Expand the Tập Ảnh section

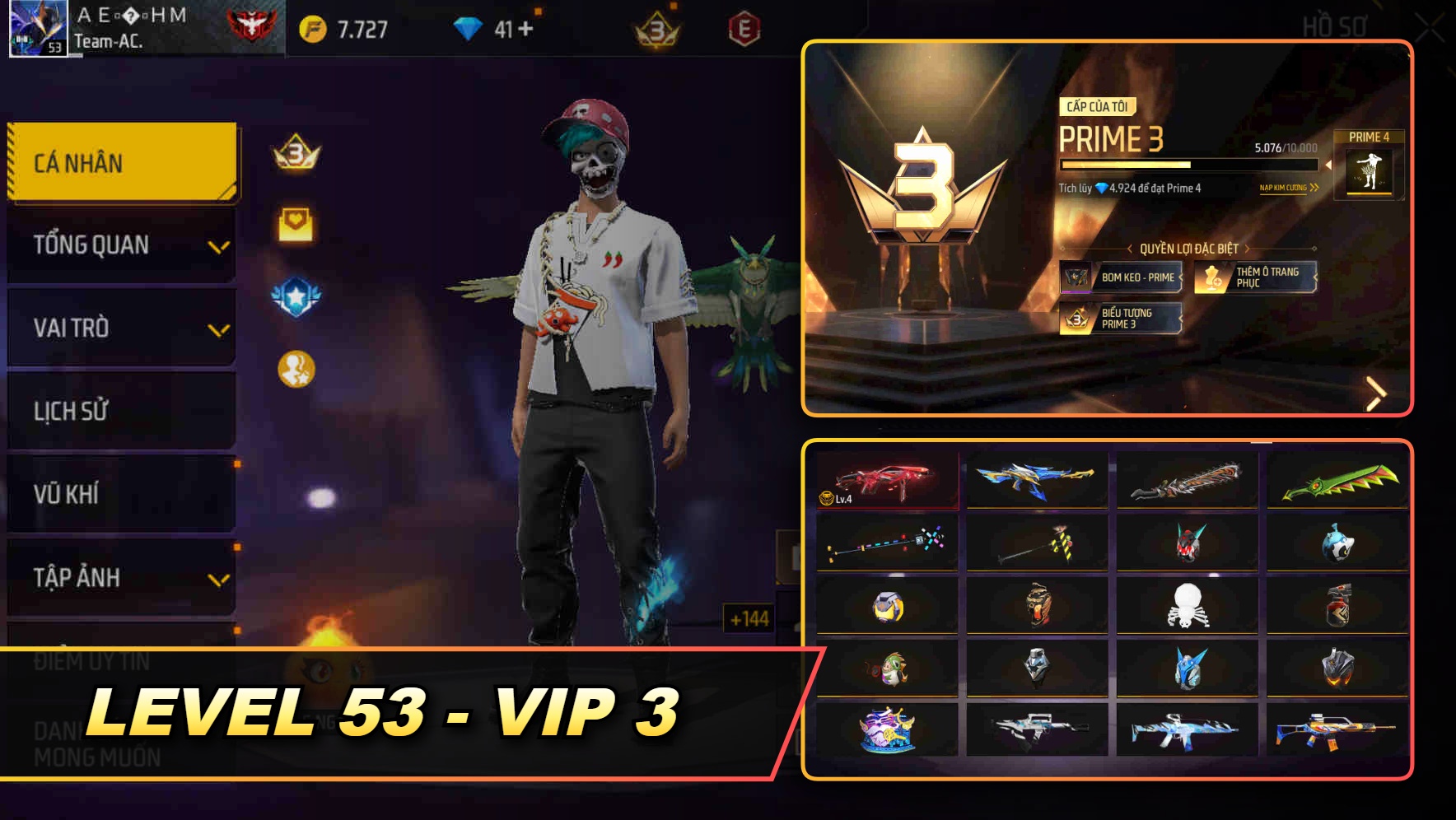point(120,577)
